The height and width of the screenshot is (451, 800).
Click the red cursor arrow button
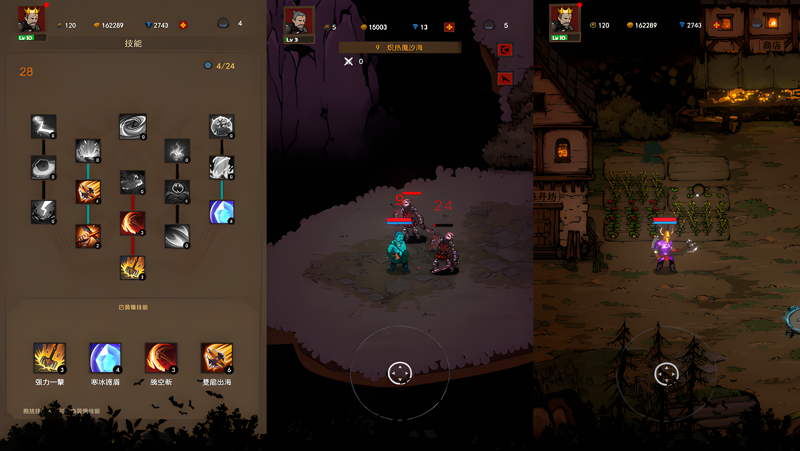[505, 78]
